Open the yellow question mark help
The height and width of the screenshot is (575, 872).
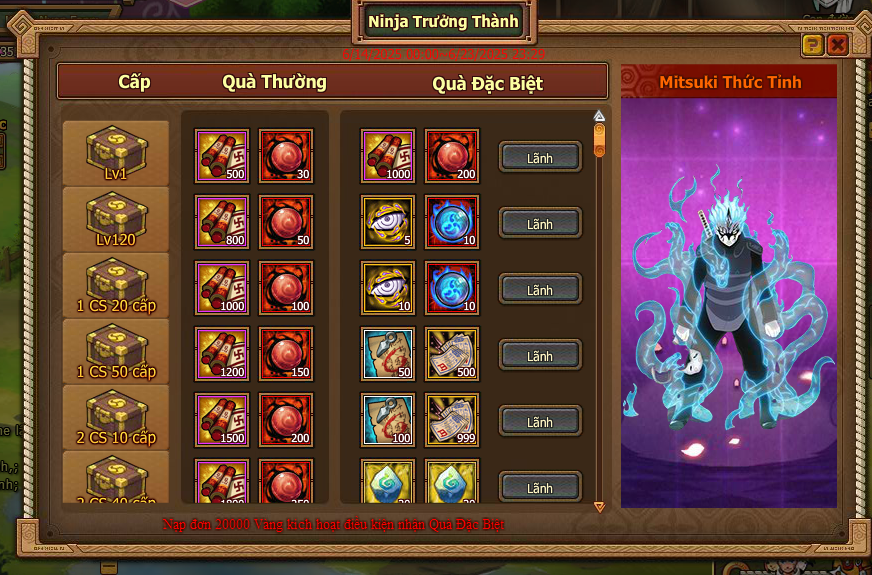point(812,45)
